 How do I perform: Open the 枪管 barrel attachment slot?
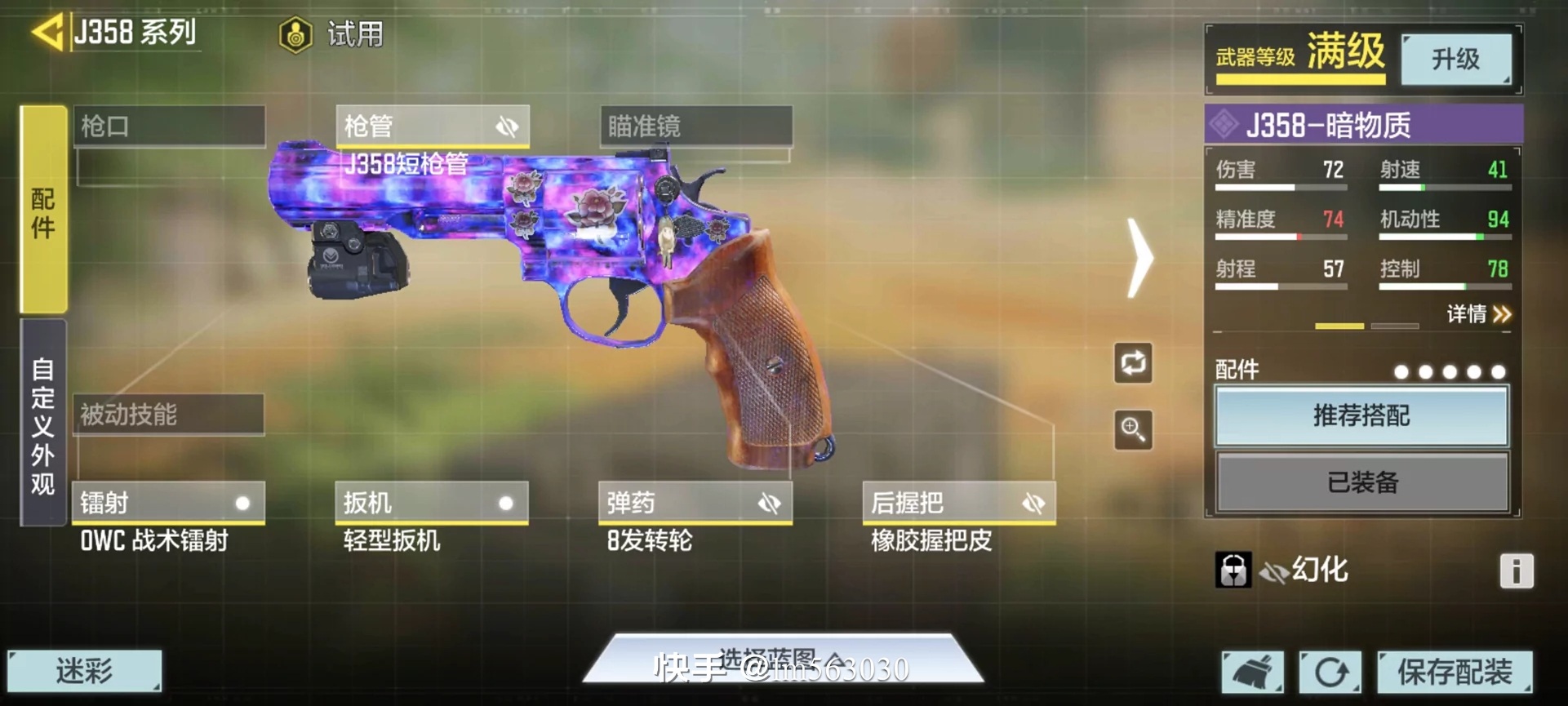click(432, 127)
